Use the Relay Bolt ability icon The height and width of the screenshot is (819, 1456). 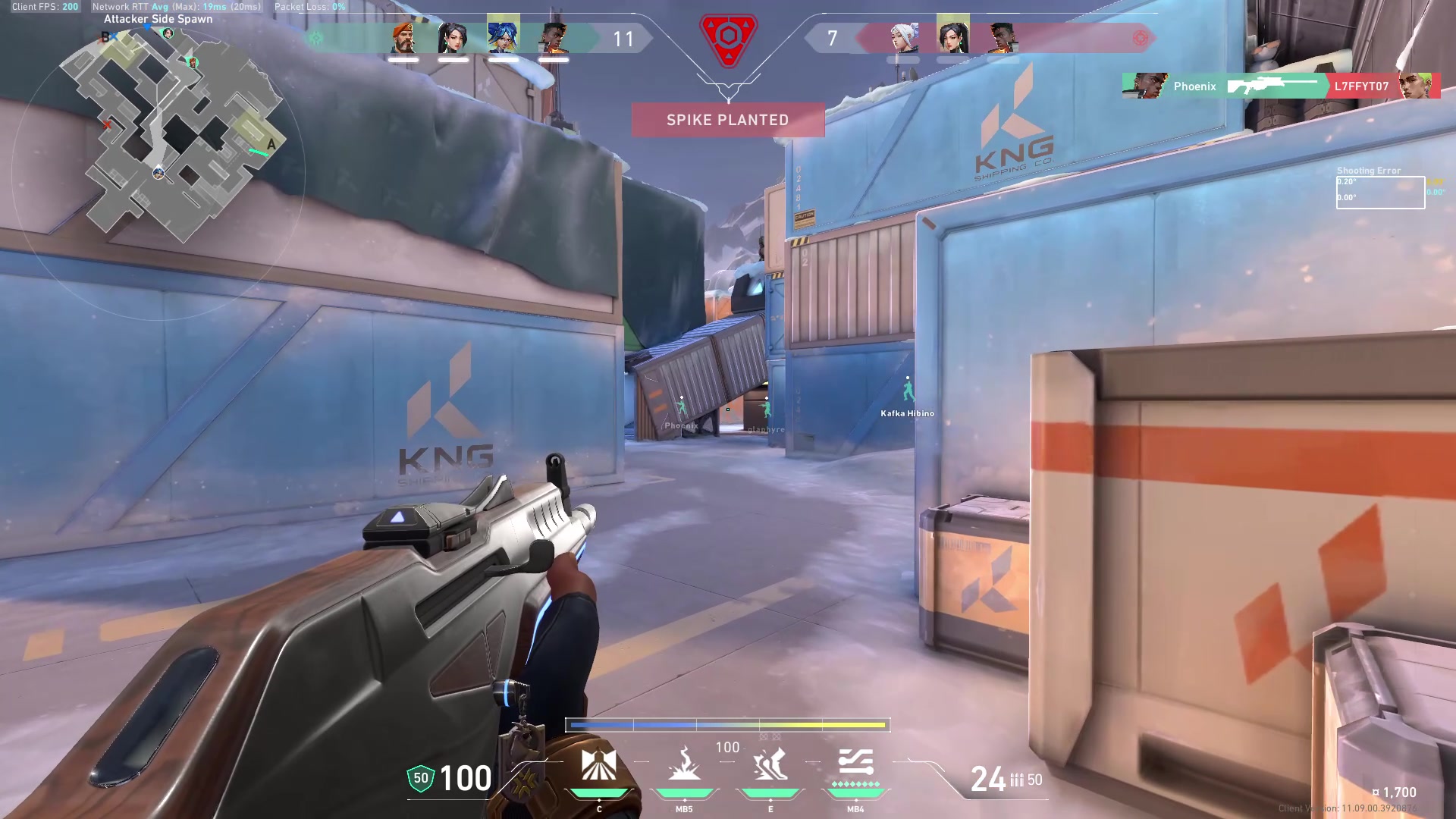[684, 764]
